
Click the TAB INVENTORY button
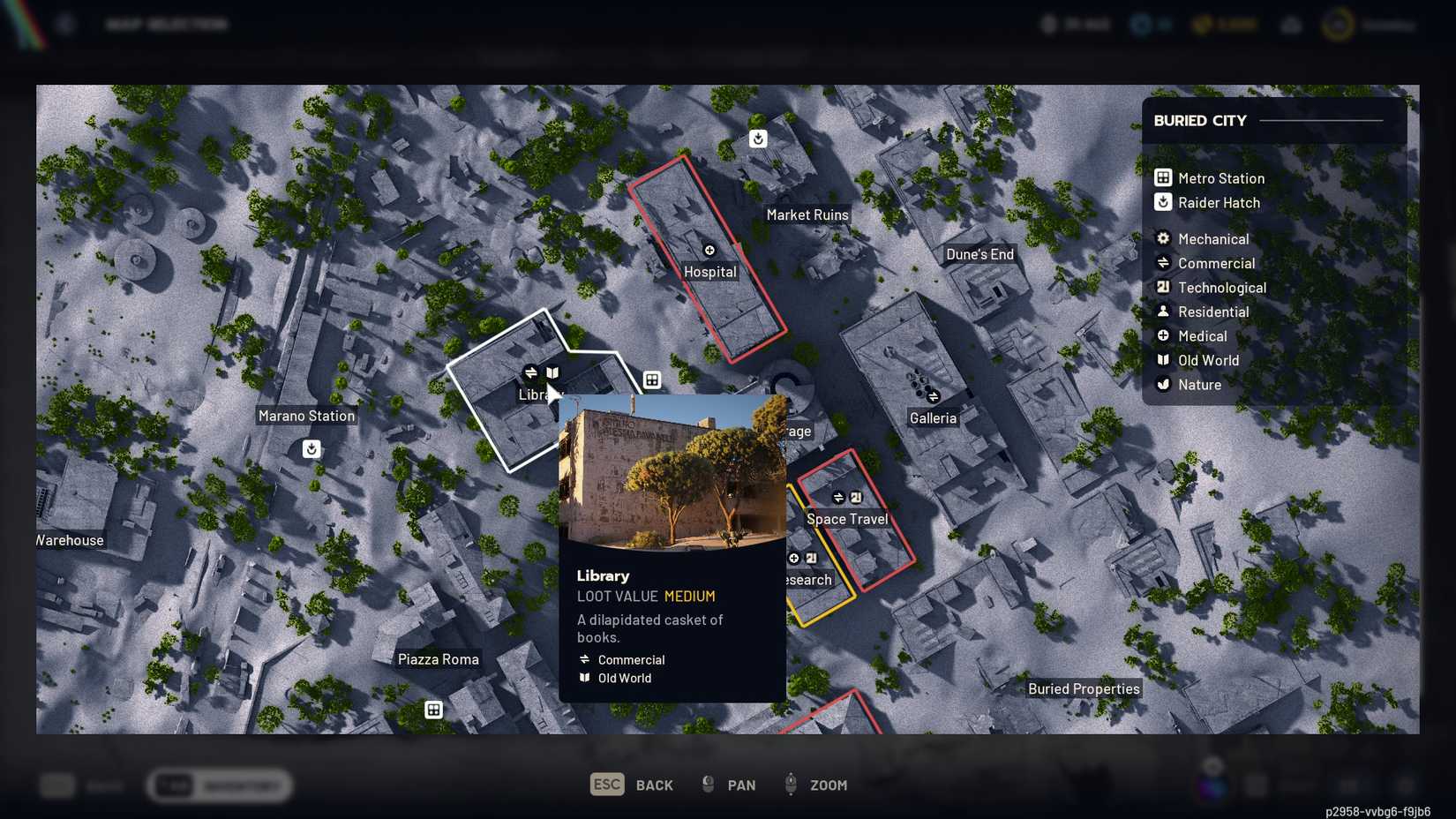point(219,785)
